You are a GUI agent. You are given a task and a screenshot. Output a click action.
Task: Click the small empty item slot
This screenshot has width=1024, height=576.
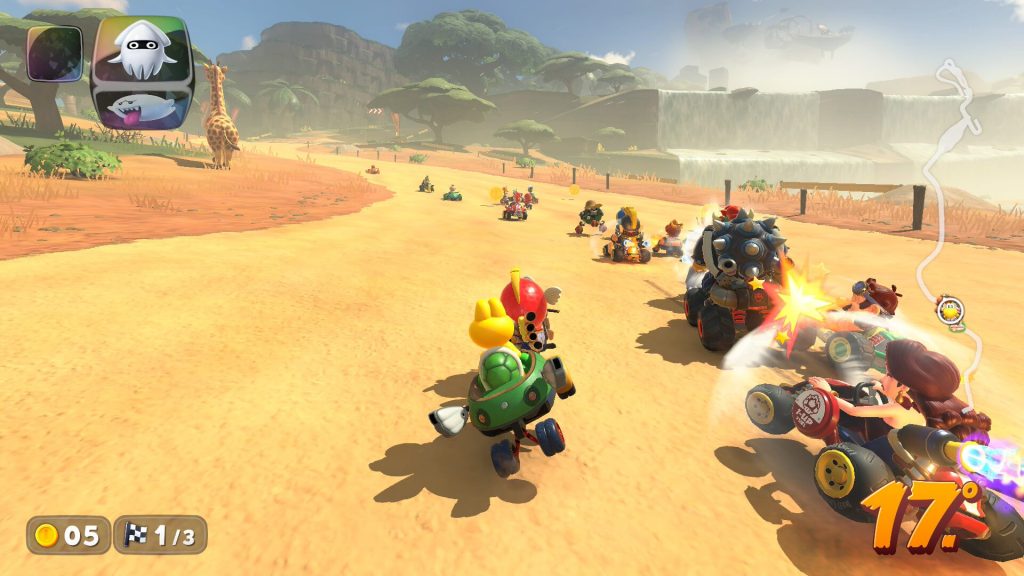coord(53,53)
